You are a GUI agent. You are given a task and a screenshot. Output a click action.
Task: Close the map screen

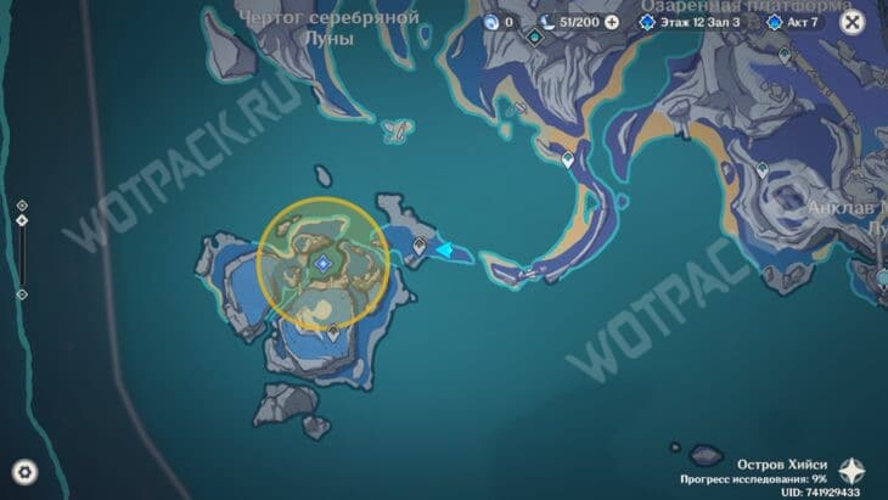852,22
